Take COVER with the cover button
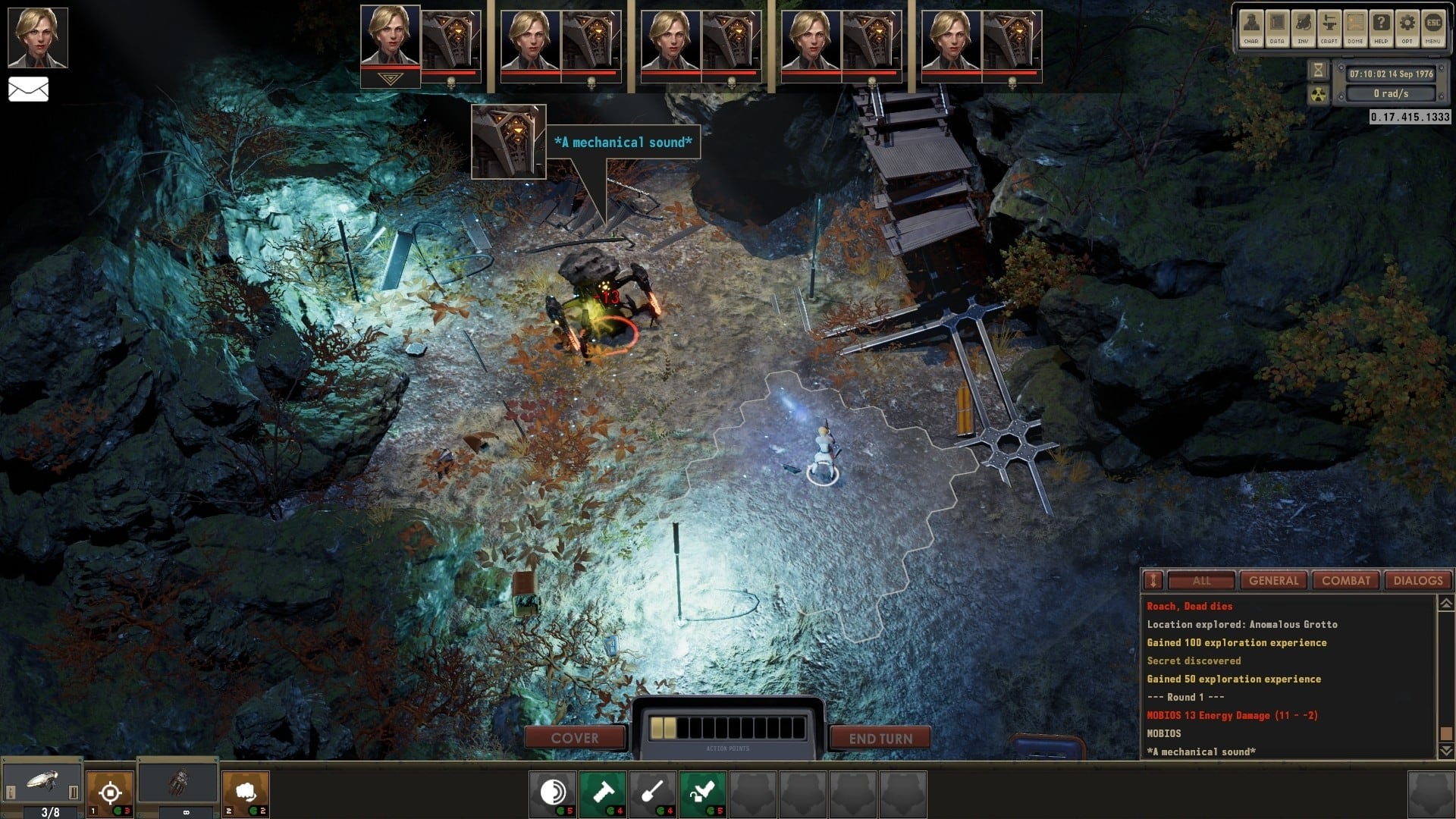 click(x=575, y=738)
